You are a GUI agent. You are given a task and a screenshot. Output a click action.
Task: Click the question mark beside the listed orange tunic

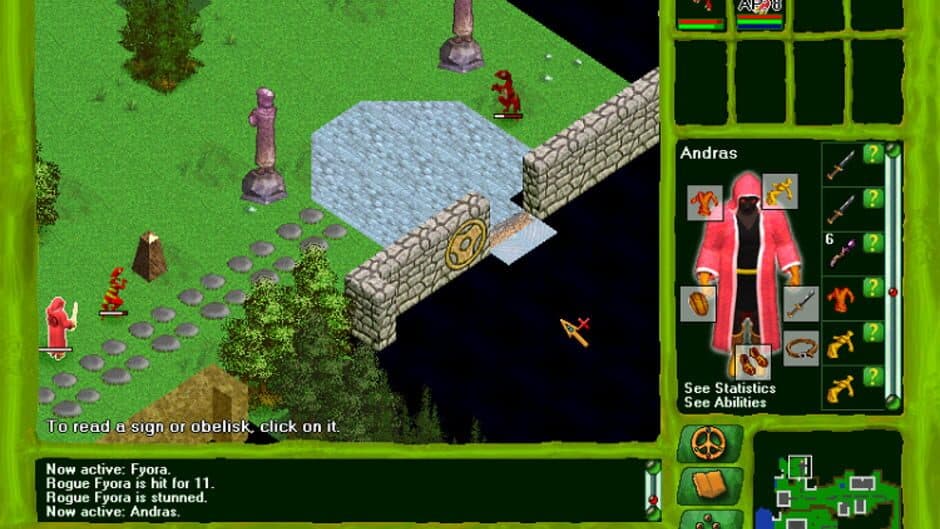(873, 287)
